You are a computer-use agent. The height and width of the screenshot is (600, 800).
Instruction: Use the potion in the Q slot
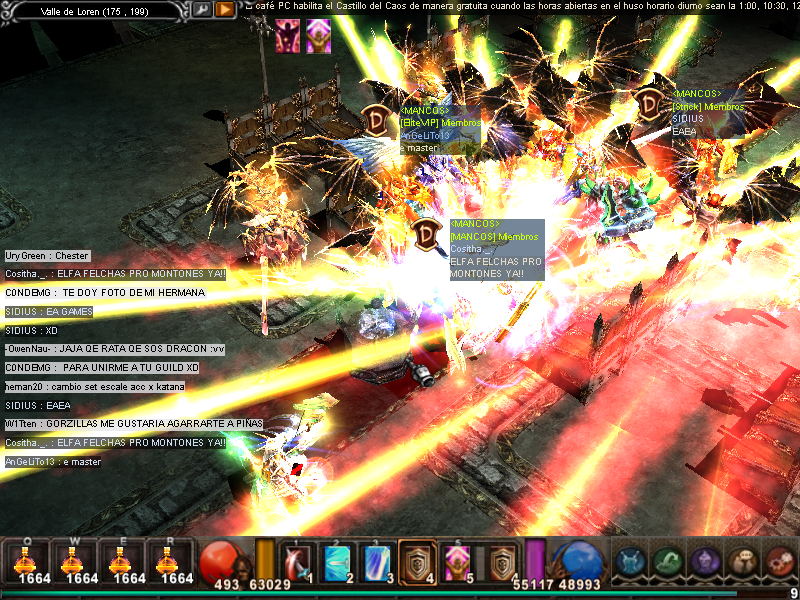(x=26, y=561)
